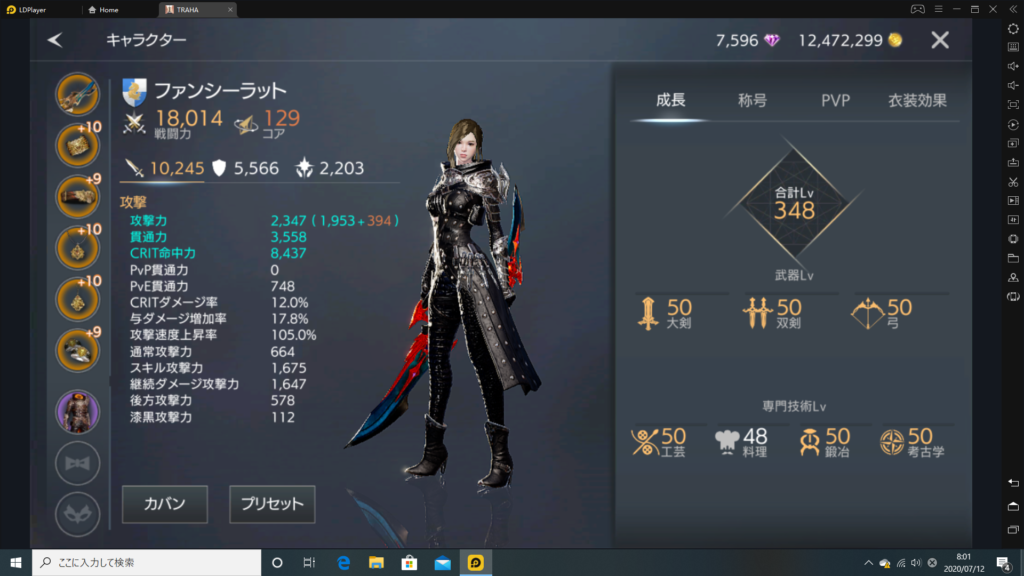
Task: Switch to the 成長 tab
Action: point(671,100)
